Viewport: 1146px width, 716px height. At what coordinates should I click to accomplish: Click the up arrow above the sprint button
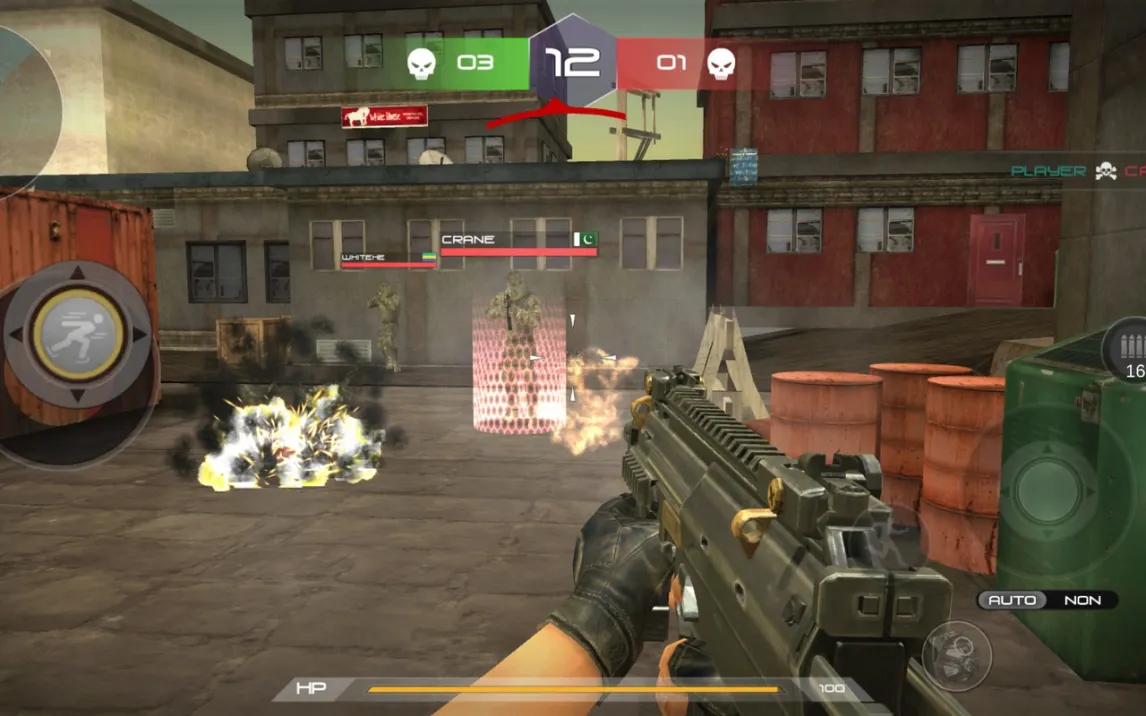tap(78, 273)
